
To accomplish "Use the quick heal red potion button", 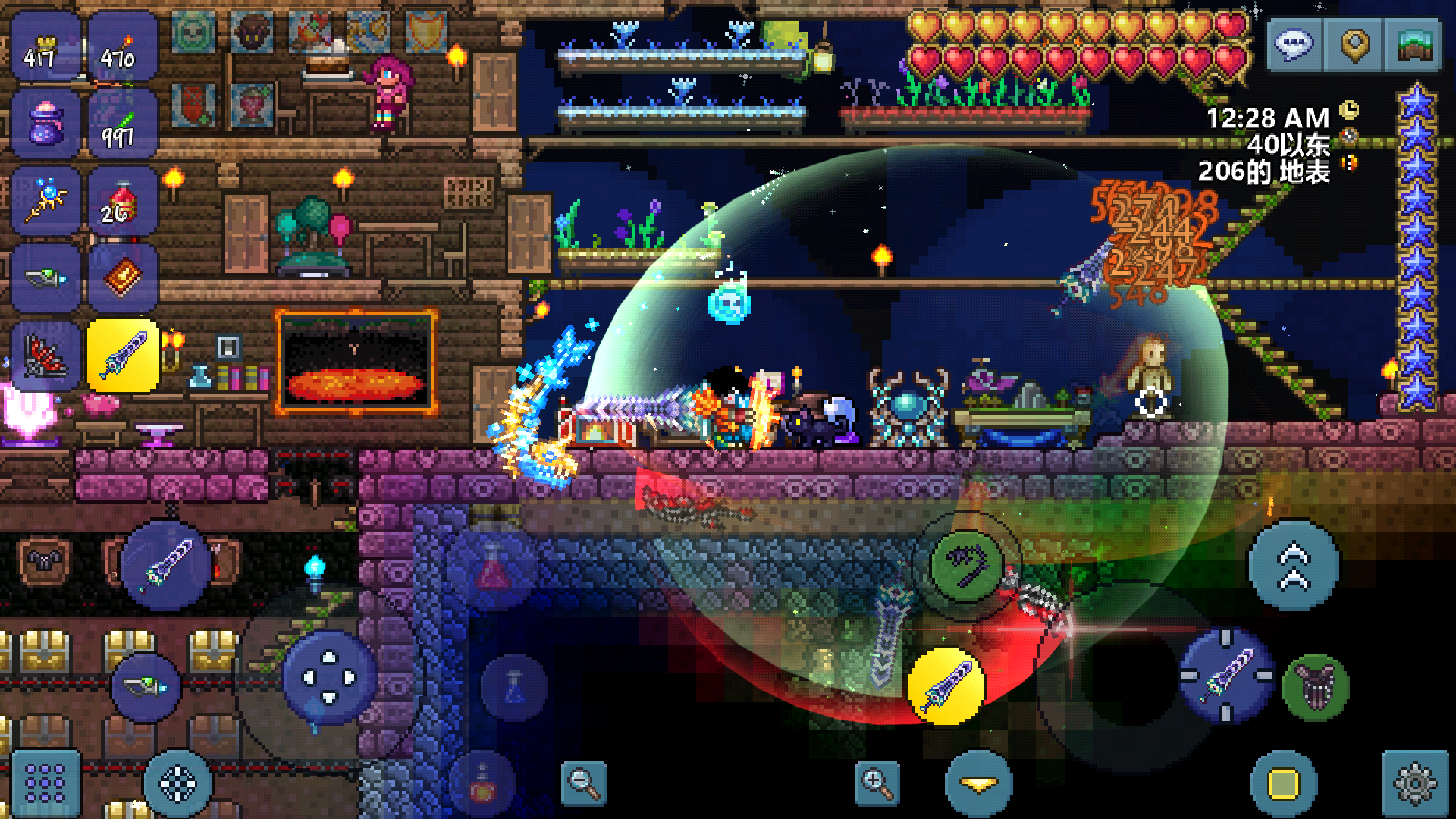I will [493, 569].
